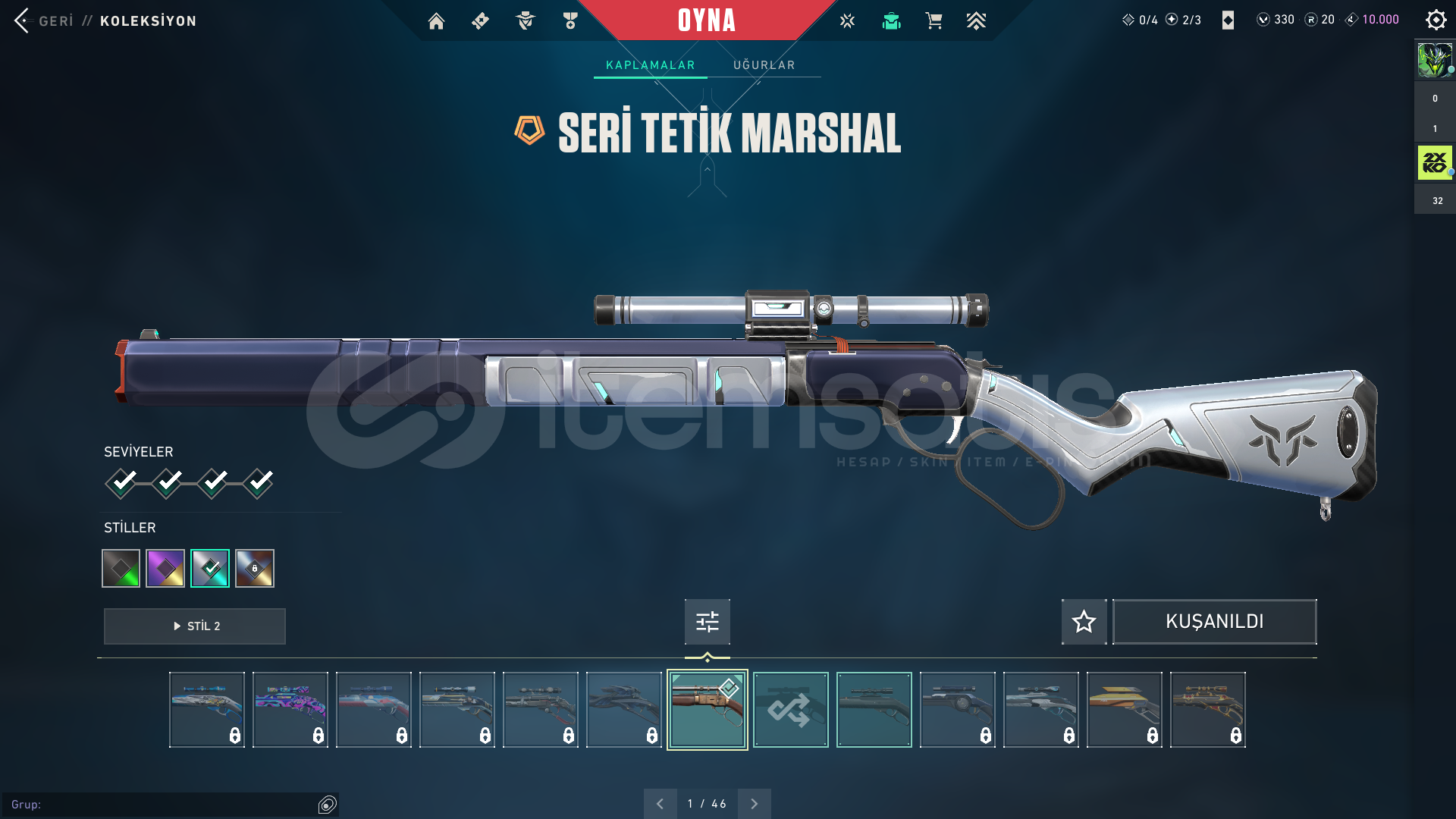Image resolution: width=1456 pixels, height=819 pixels.
Task: Select the pink and blue graffiti Marshal skin
Action: [x=290, y=710]
